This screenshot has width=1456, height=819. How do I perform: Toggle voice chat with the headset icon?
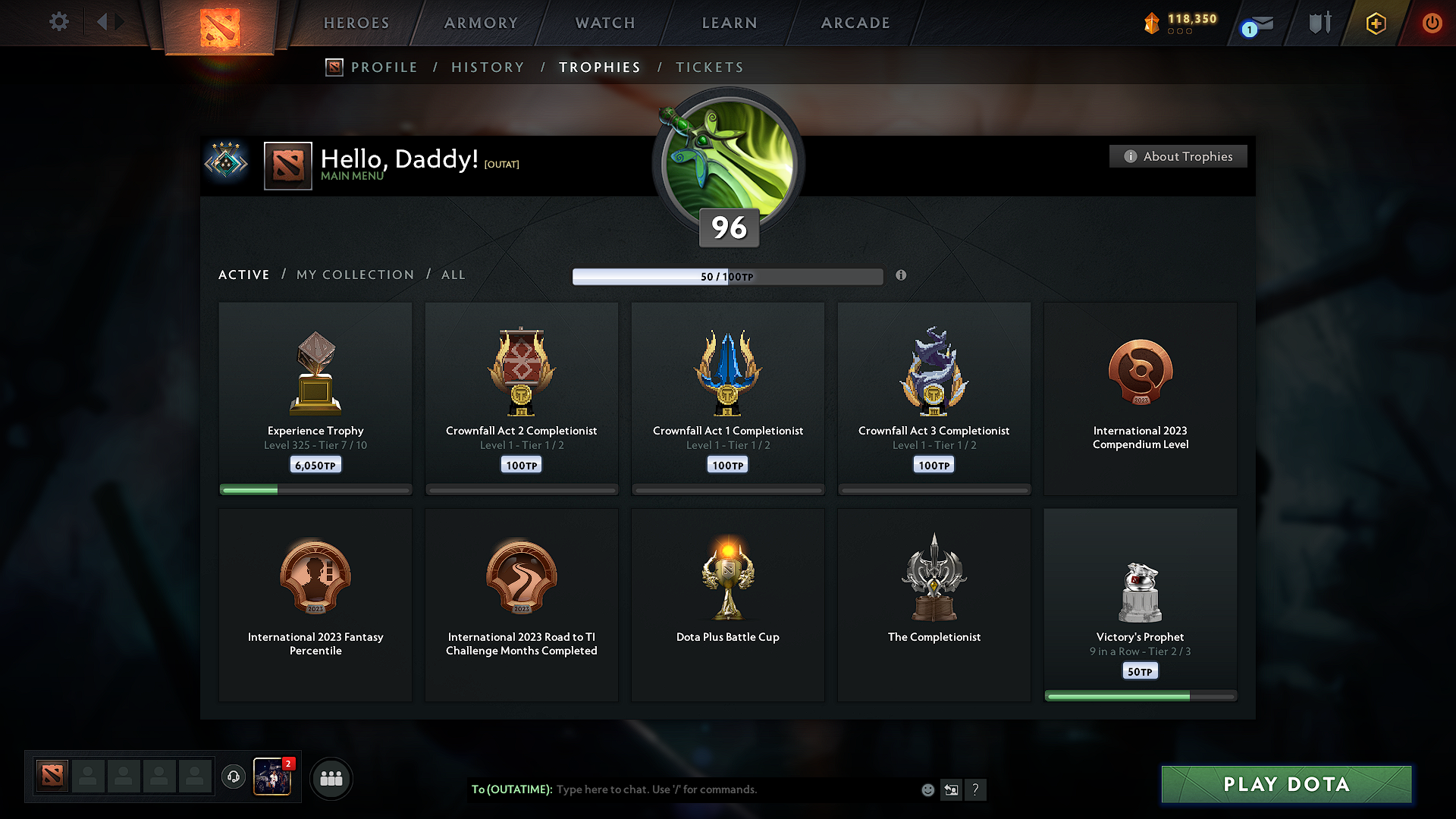[234, 777]
